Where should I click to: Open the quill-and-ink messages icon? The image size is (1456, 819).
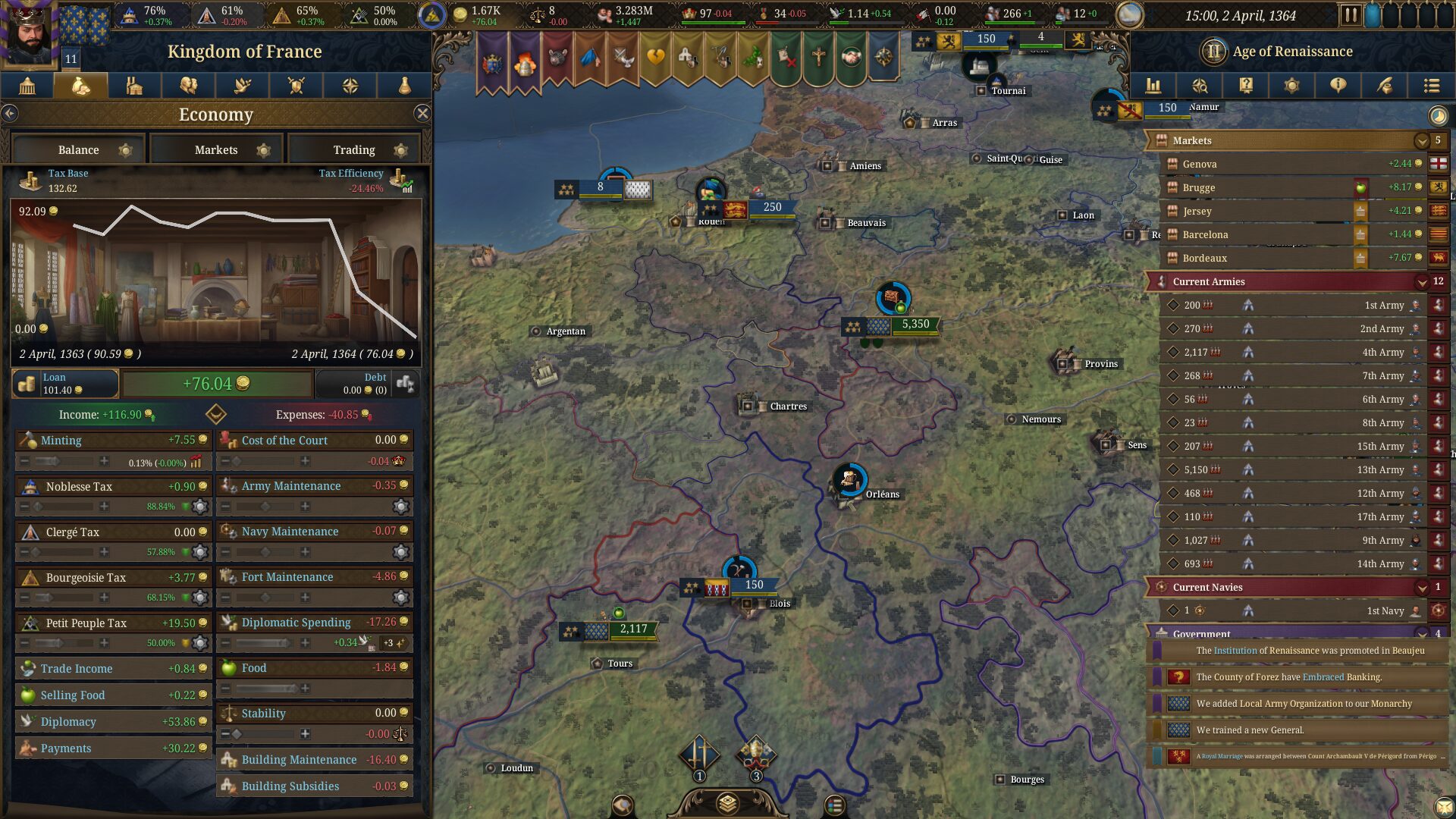[1385, 86]
